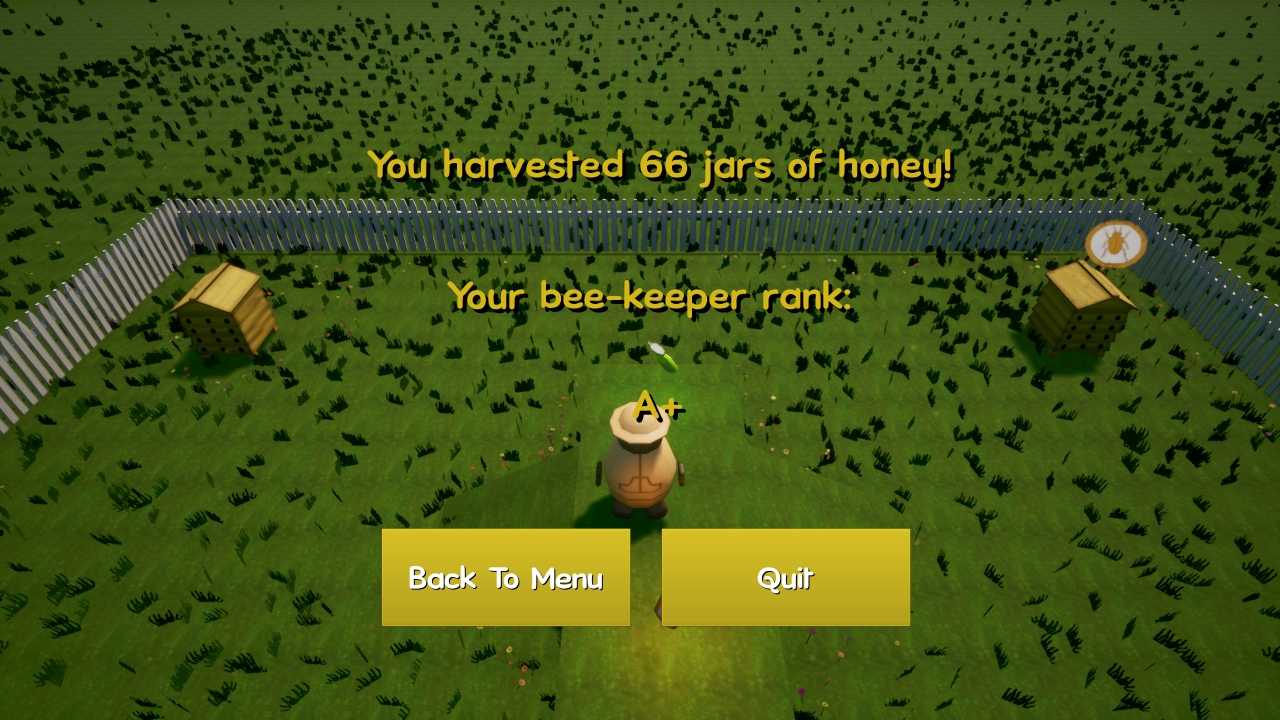Click the harvested honey message text
The image size is (1280, 720).
[660, 165]
